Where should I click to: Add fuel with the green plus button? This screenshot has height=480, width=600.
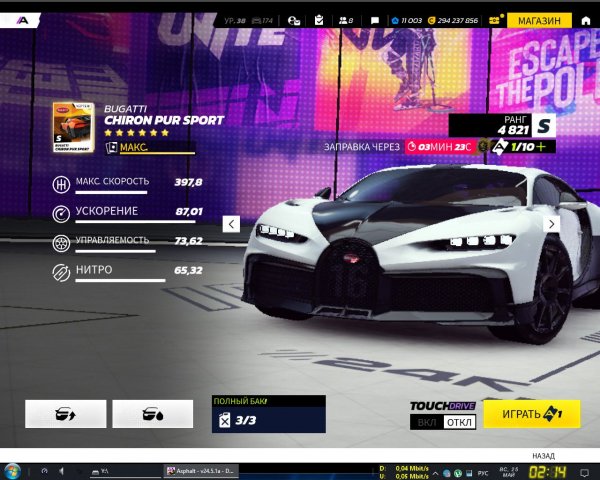(x=541, y=146)
